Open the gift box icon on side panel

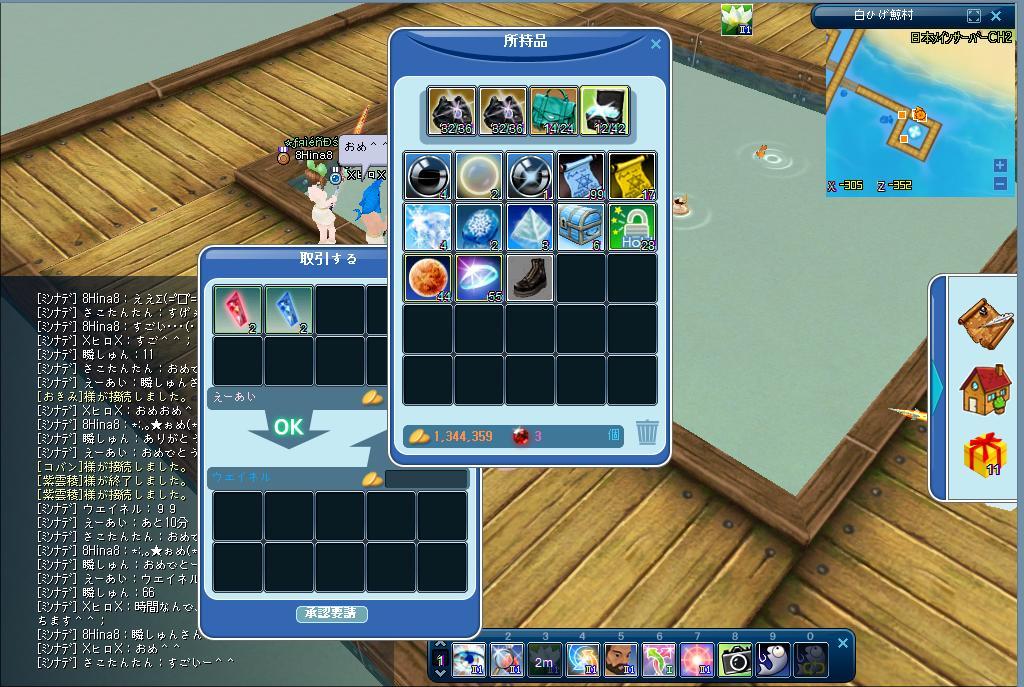click(984, 456)
